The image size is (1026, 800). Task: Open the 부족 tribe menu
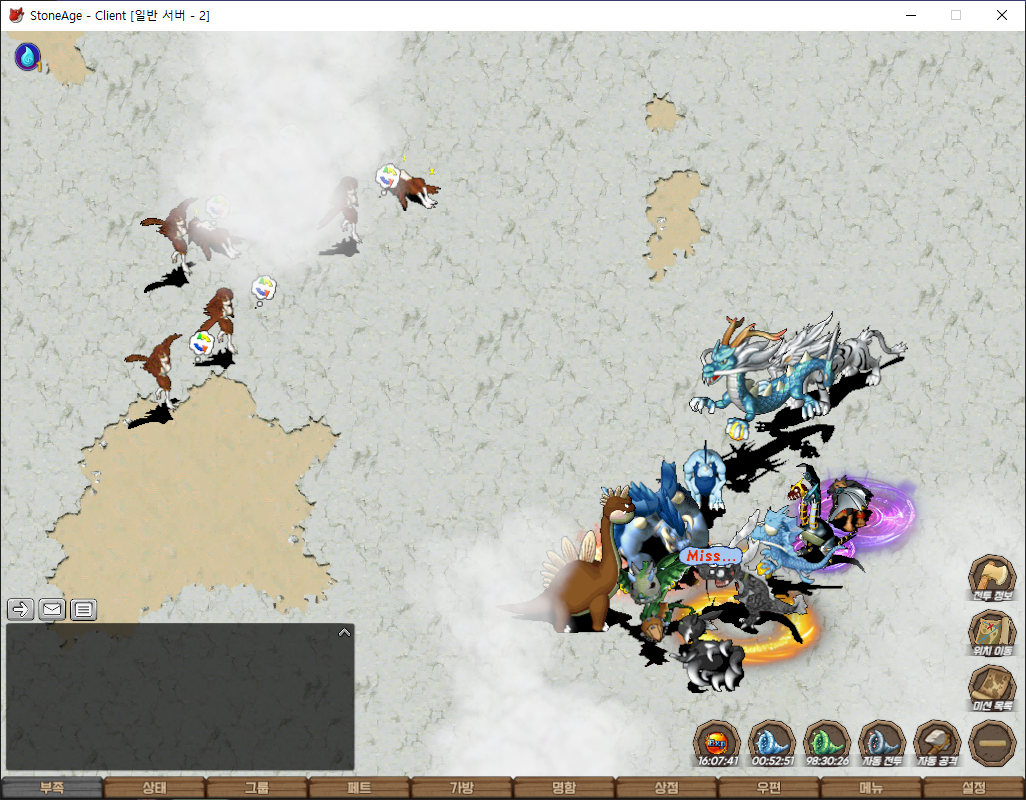52,788
